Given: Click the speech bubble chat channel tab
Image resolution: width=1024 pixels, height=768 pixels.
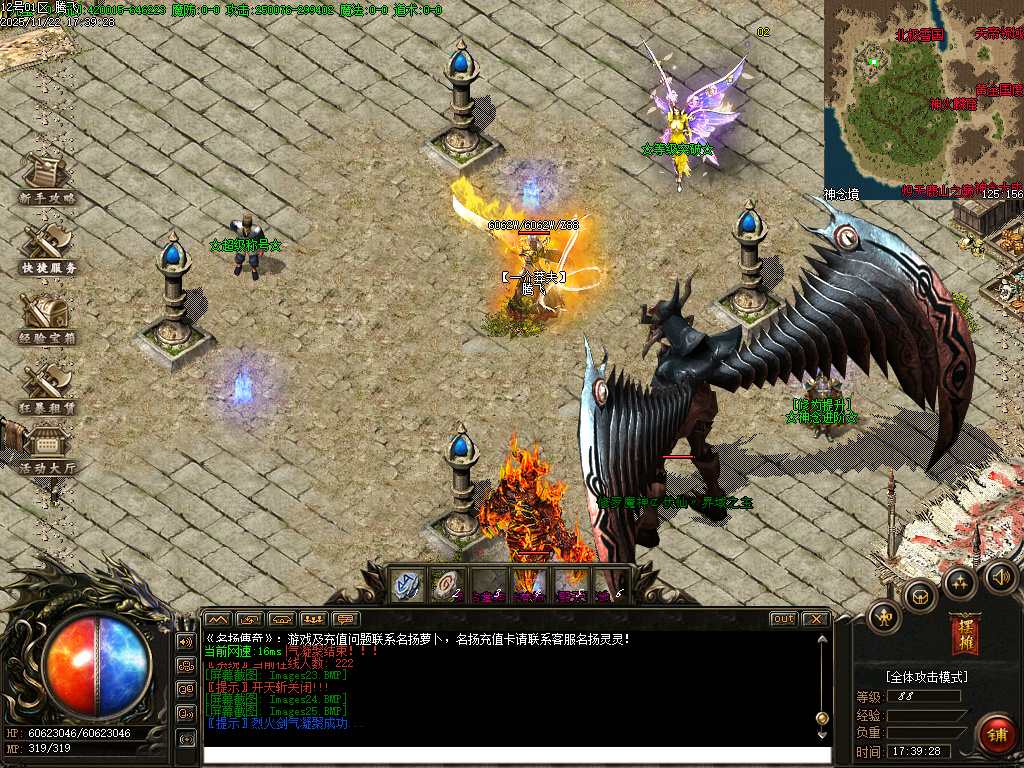Looking at the screenshot, I should pyautogui.click(x=346, y=619).
